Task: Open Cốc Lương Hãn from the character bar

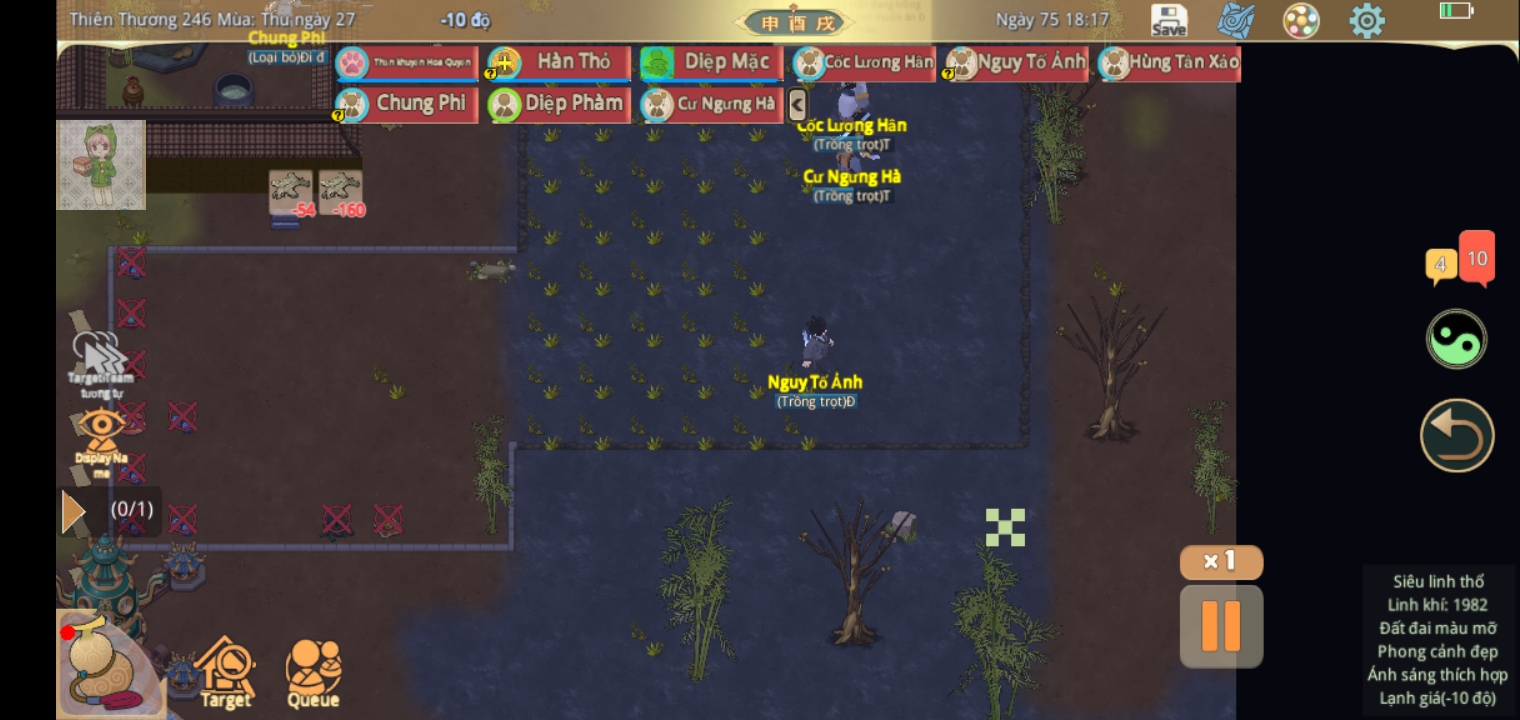Action: tap(863, 62)
